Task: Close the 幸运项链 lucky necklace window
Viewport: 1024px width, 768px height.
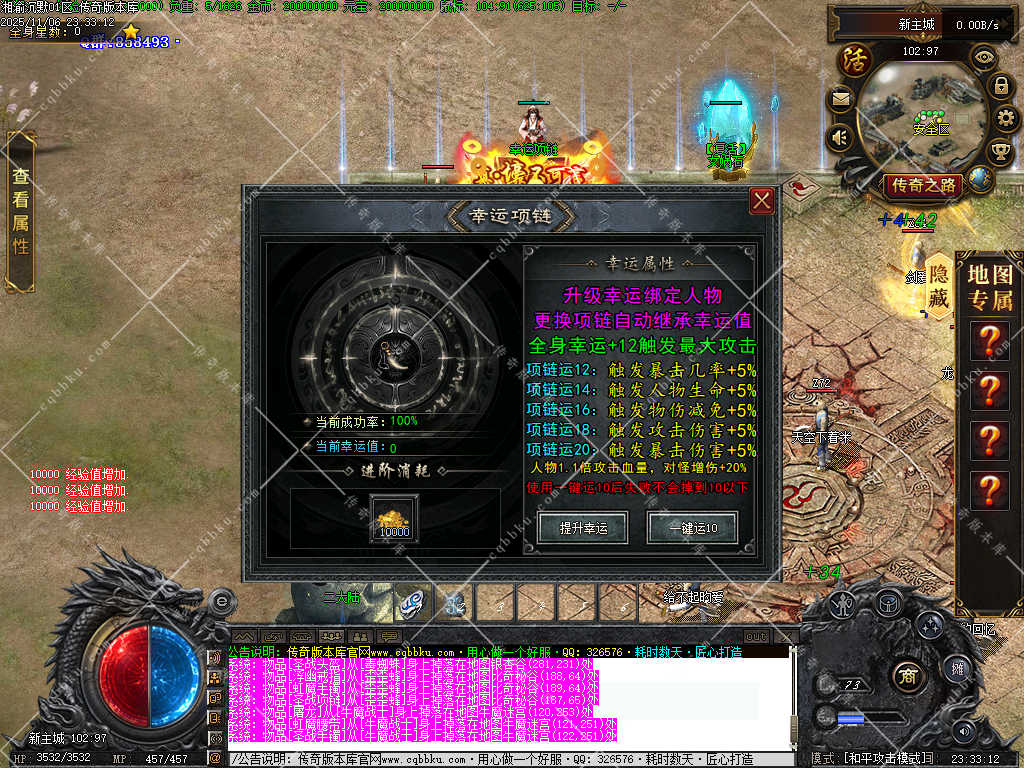Action: point(762,201)
